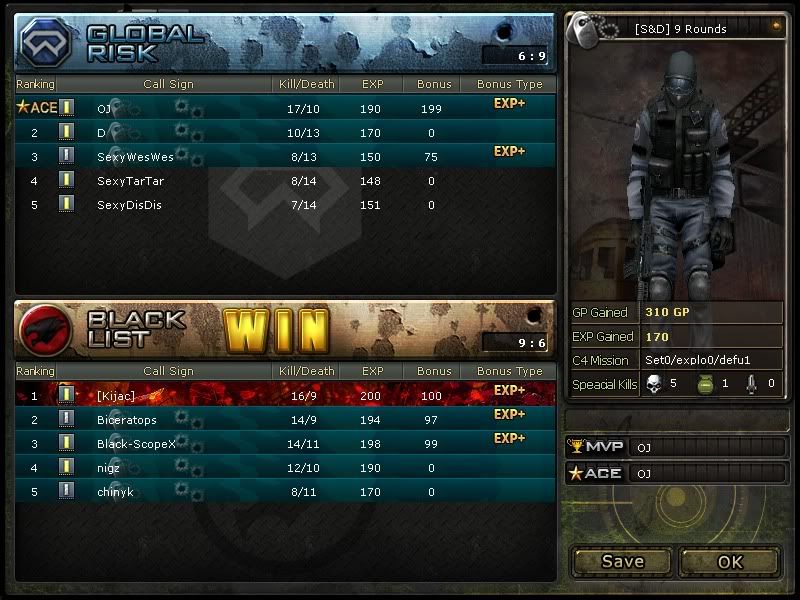Select SexyWesWes player row
The image size is (800, 600).
285,157
